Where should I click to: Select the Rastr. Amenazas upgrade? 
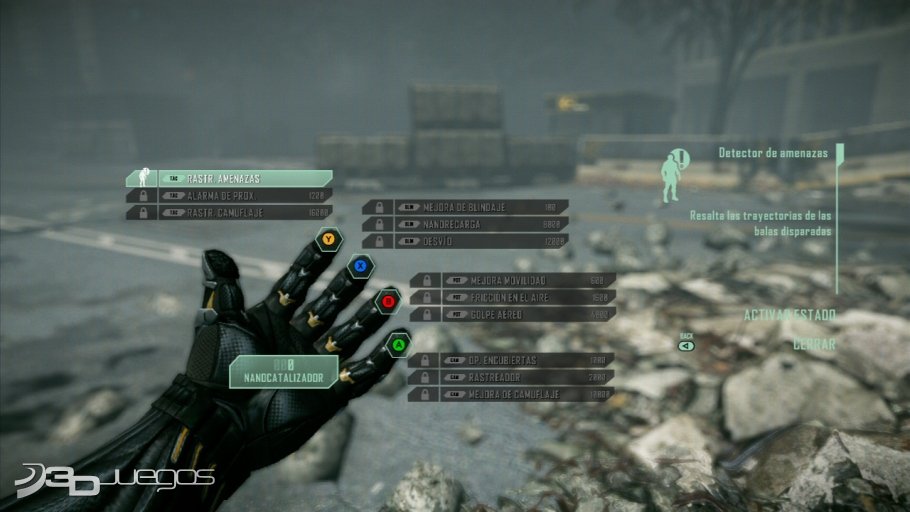[x=230, y=178]
